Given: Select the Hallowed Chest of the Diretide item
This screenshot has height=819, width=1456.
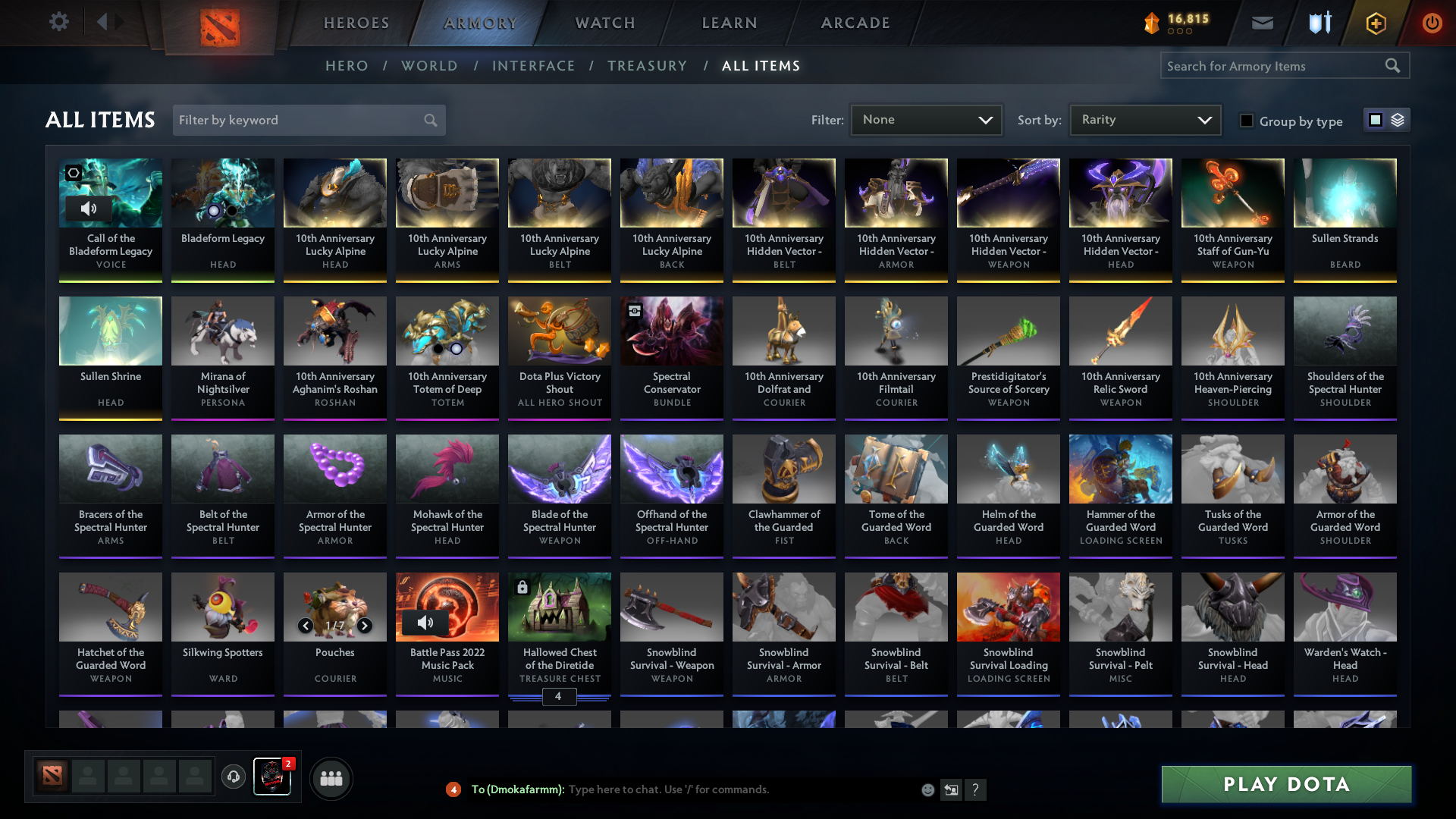Looking at the screenshot, I should (x=559, y=607).
